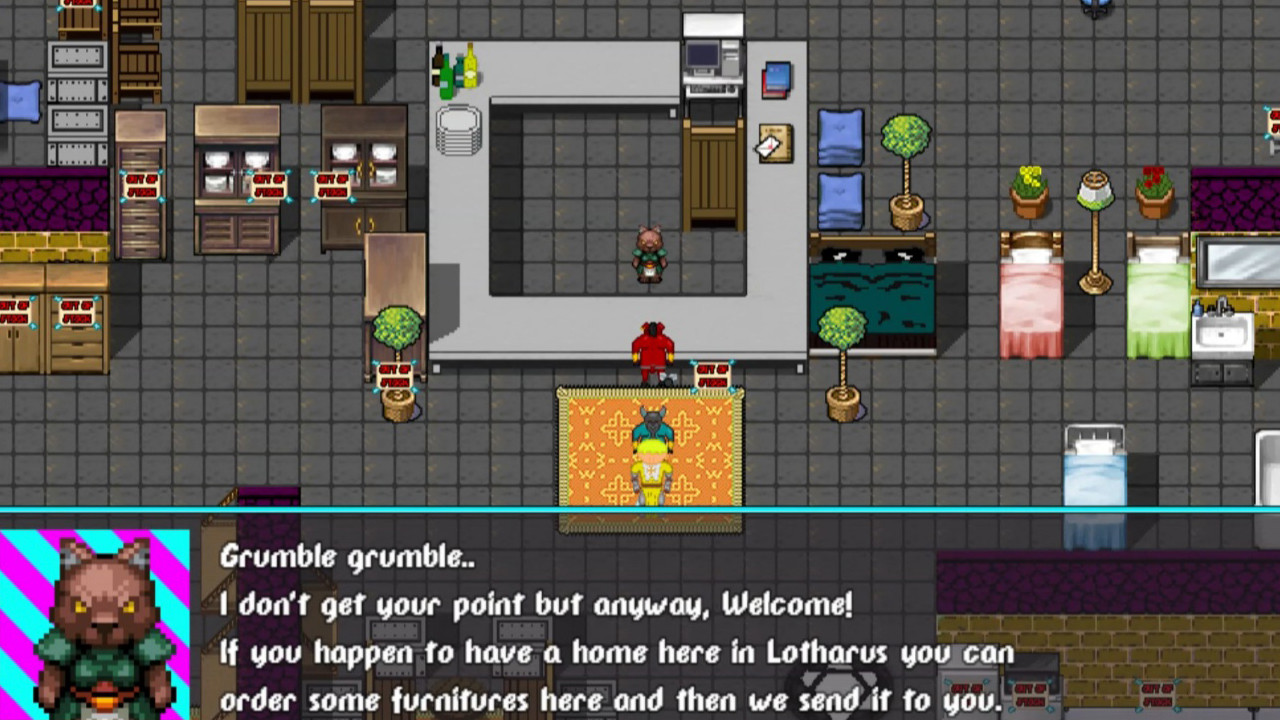The height and width of the screenshot is (720, 1280).
Task: Select the stack of white plates on the counter
Action: [458, 130]
